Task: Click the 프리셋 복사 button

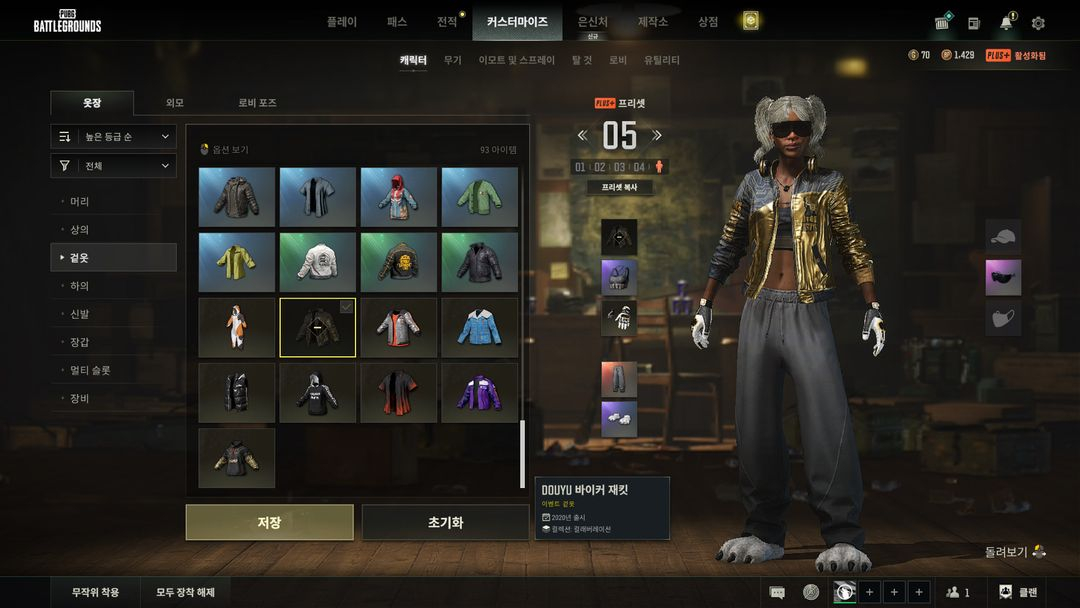Action: coord(618,187)
